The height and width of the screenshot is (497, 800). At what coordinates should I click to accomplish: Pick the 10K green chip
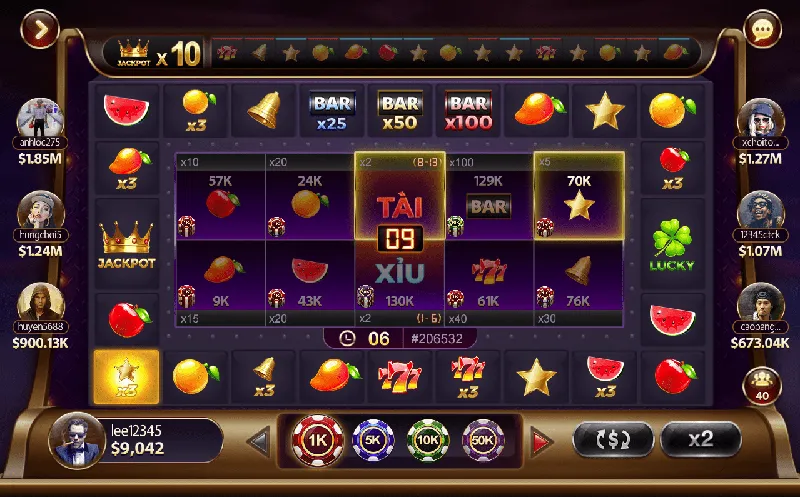click(x=429, y=439)
